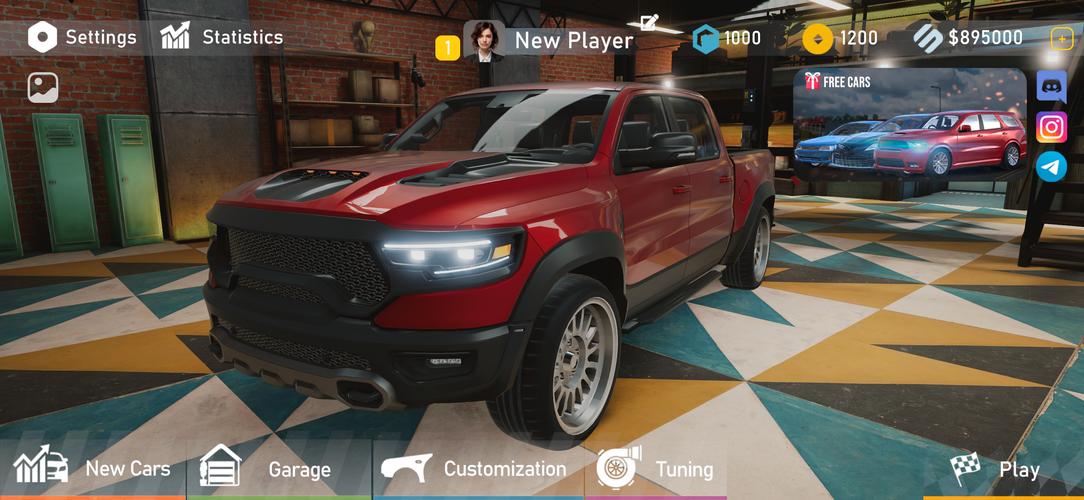
Task: Select the player avatar portrait
Action: coord(484,41)
